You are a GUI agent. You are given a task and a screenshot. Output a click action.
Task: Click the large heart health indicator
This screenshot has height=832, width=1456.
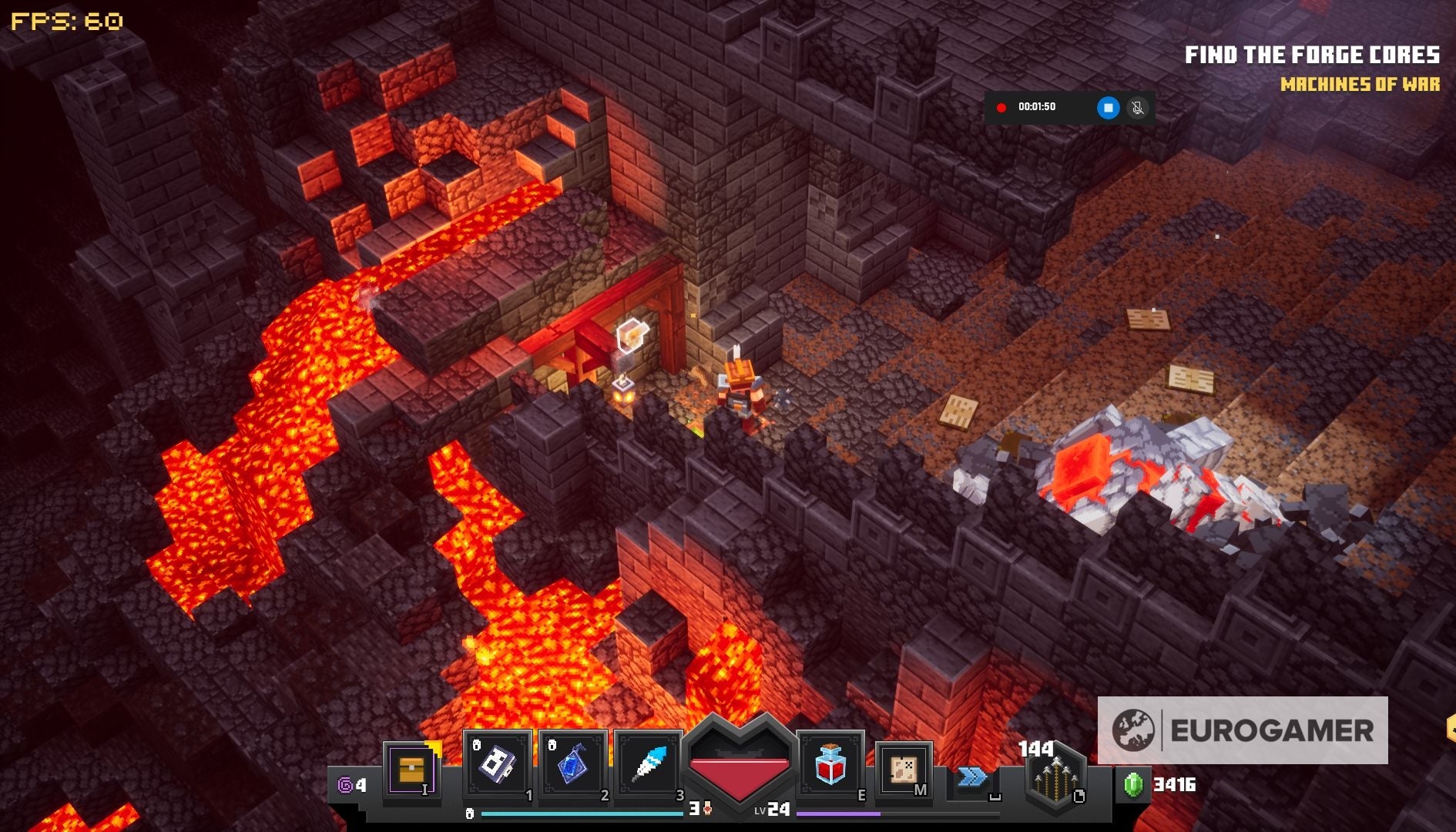pyautogui.click(x=740, y=763)
